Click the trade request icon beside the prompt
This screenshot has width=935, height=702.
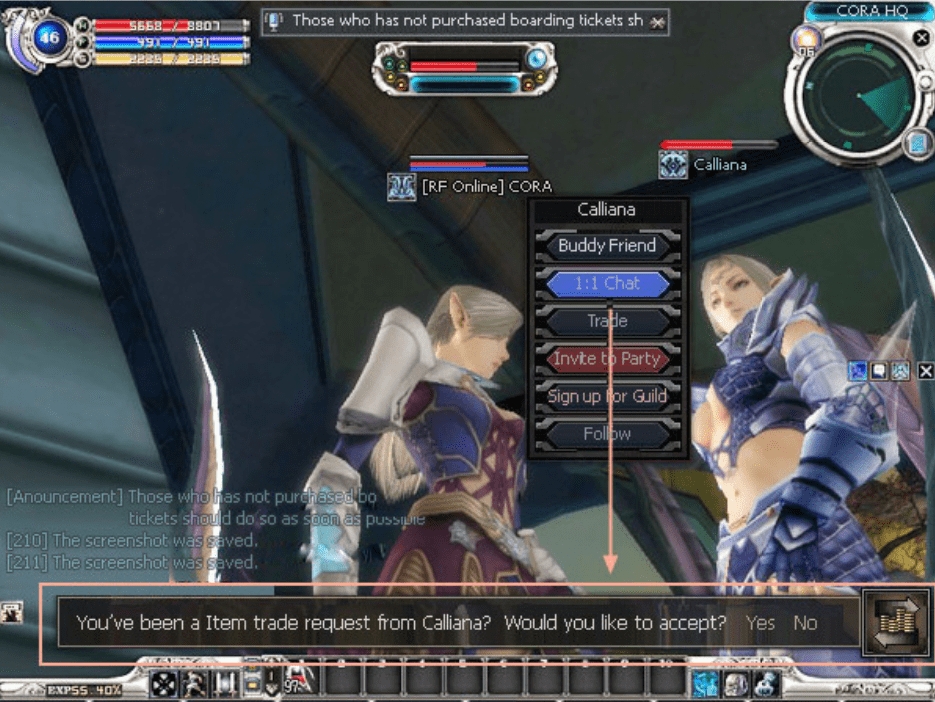click(895, 624)
